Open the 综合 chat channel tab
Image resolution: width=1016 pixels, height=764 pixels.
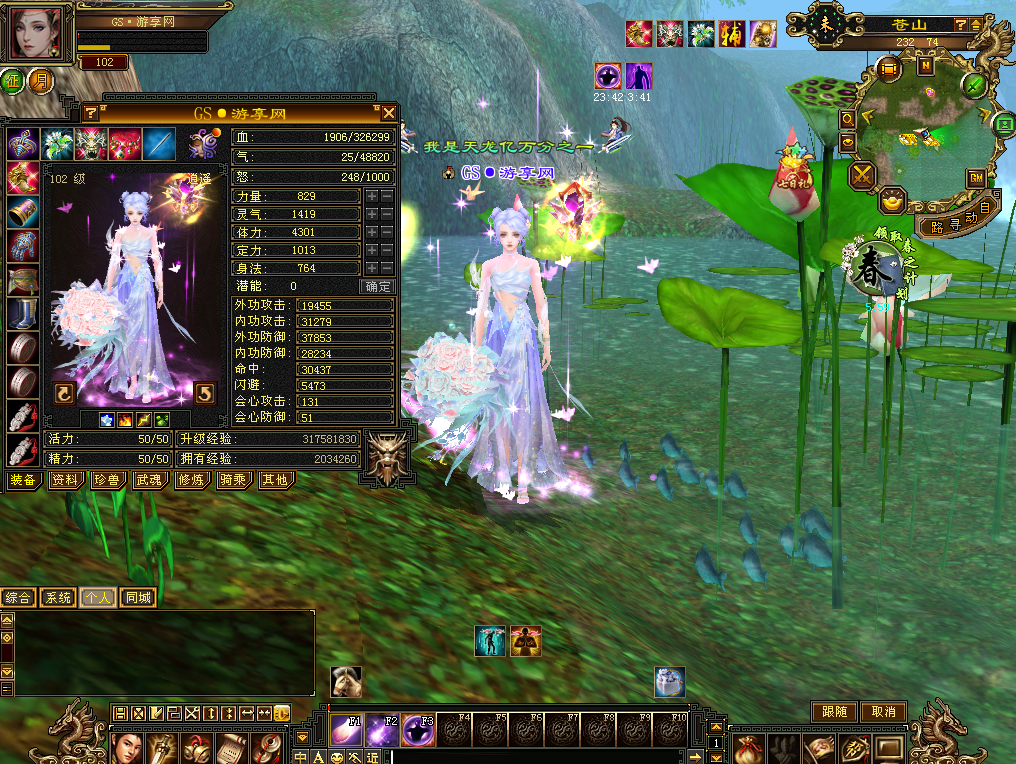coord(18,598)
